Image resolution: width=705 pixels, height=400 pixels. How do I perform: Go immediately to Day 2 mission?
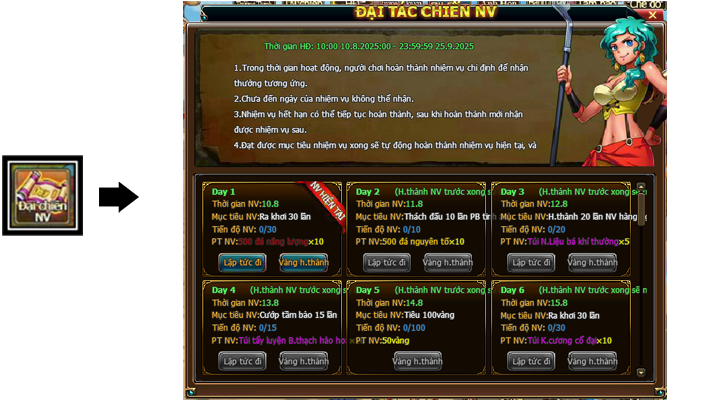tap(386, 262)
